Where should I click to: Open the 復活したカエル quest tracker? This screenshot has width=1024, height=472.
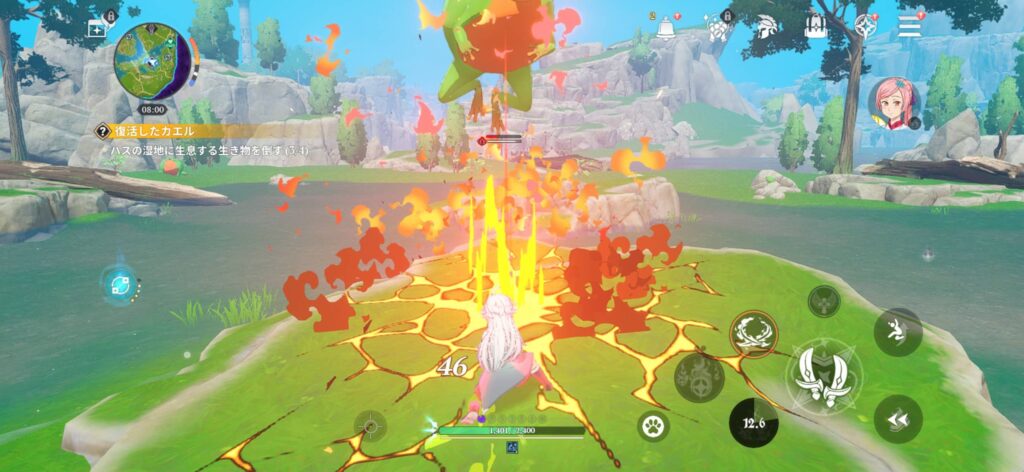tap(160, 130)
